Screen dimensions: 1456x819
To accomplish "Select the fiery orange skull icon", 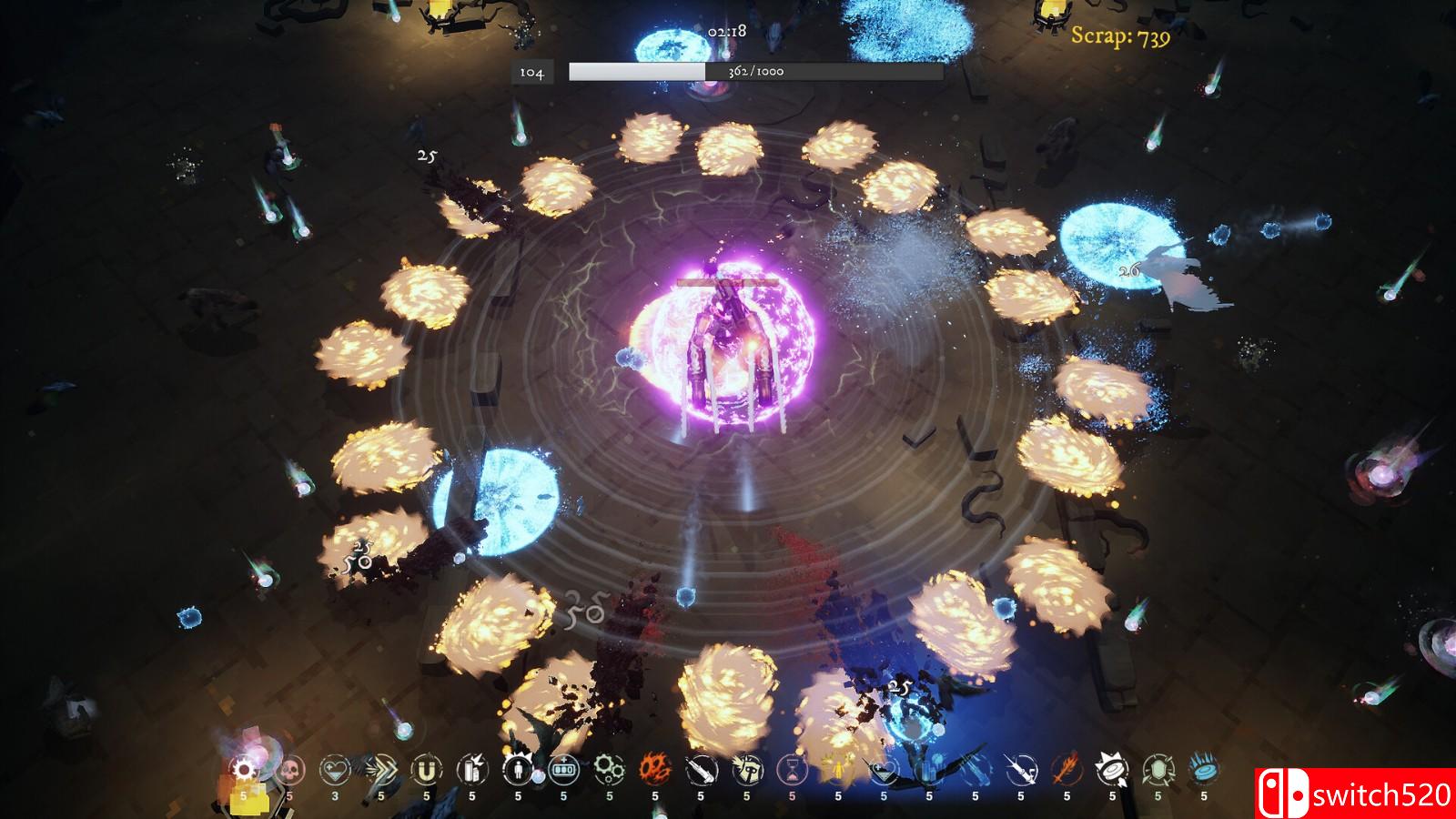I will tap(654, 772).
